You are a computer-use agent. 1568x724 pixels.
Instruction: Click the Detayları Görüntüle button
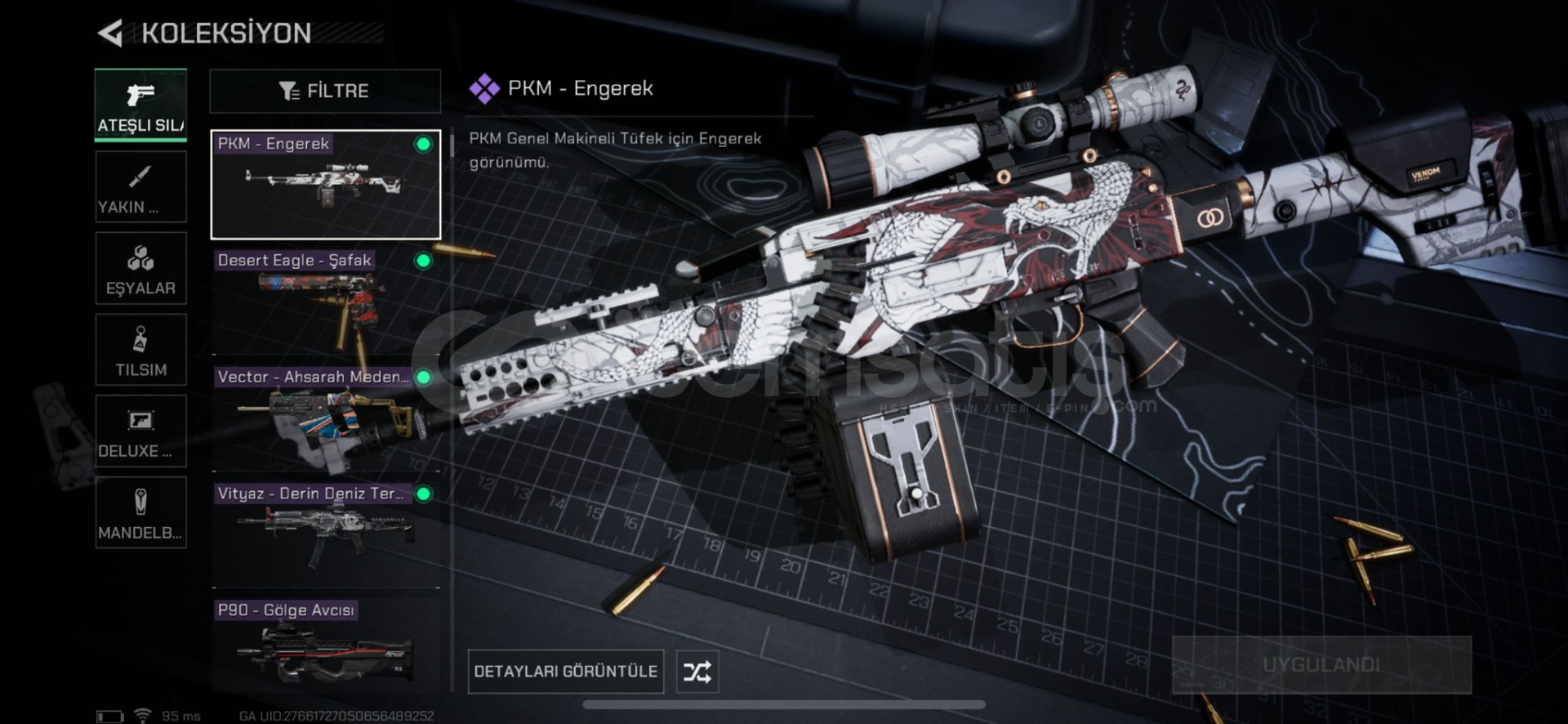click(x=565, y=672)
